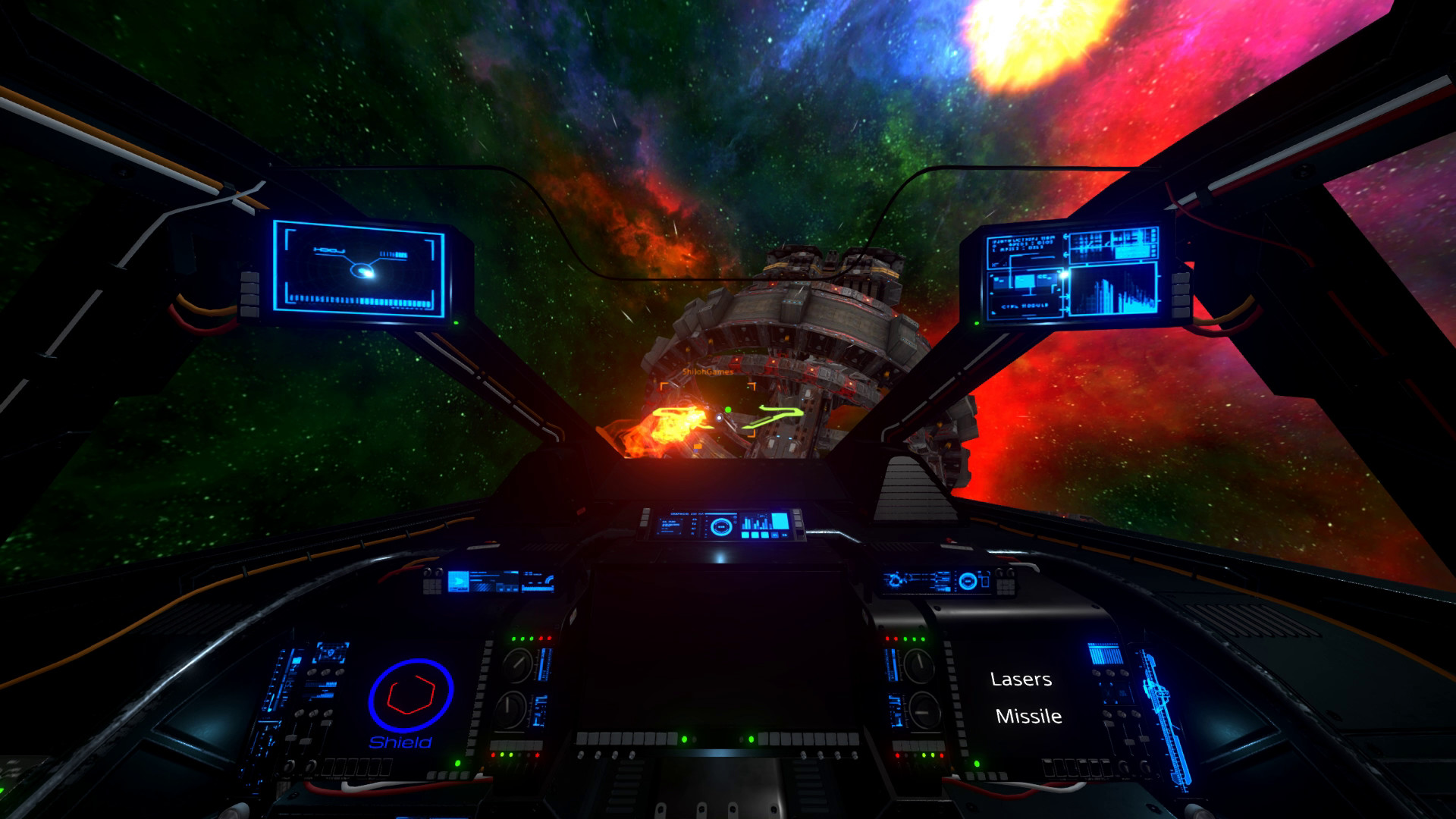Click the Shield status indicator
The height and width of the screenshot is (819, 1456).
click(x=410, y=703)
